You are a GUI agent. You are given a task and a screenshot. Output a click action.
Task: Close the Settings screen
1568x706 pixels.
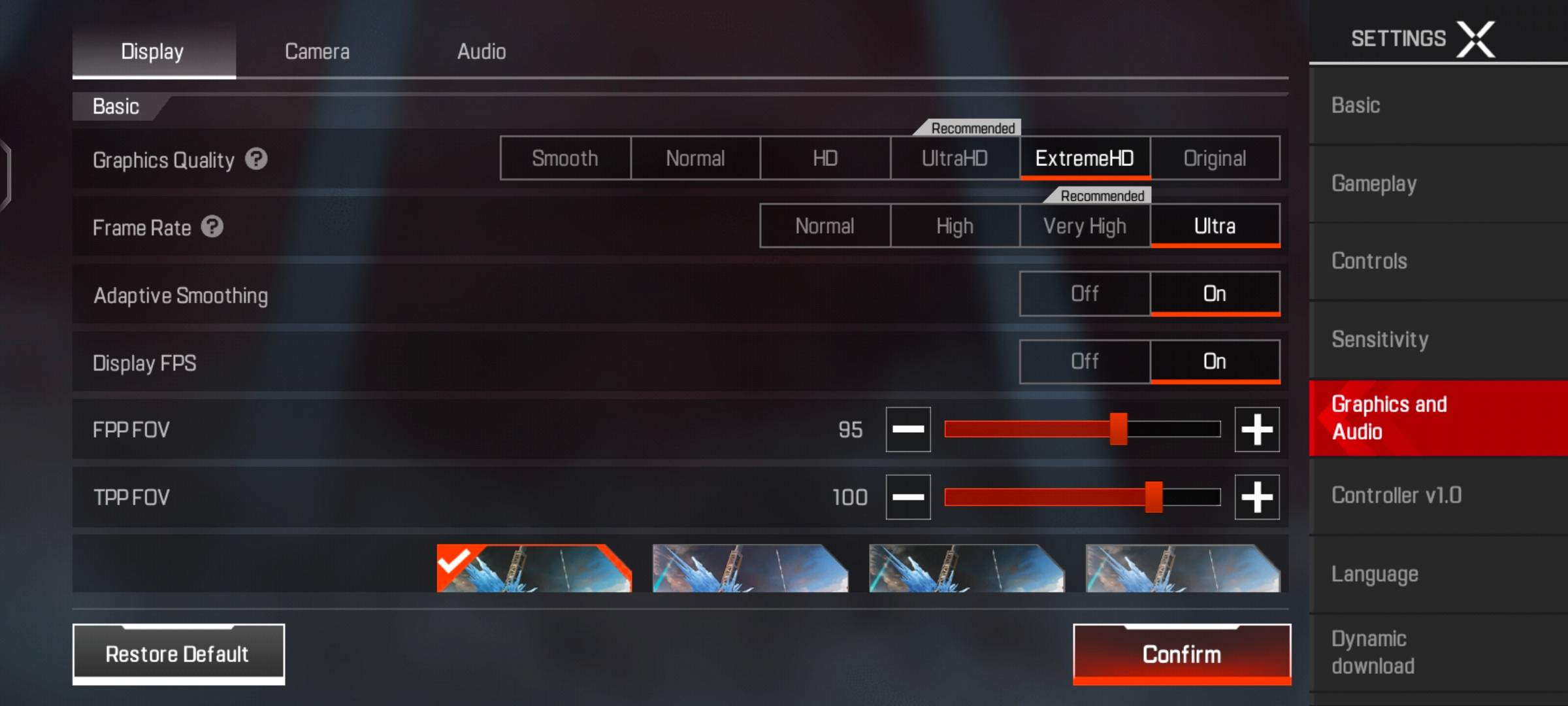1476,39
